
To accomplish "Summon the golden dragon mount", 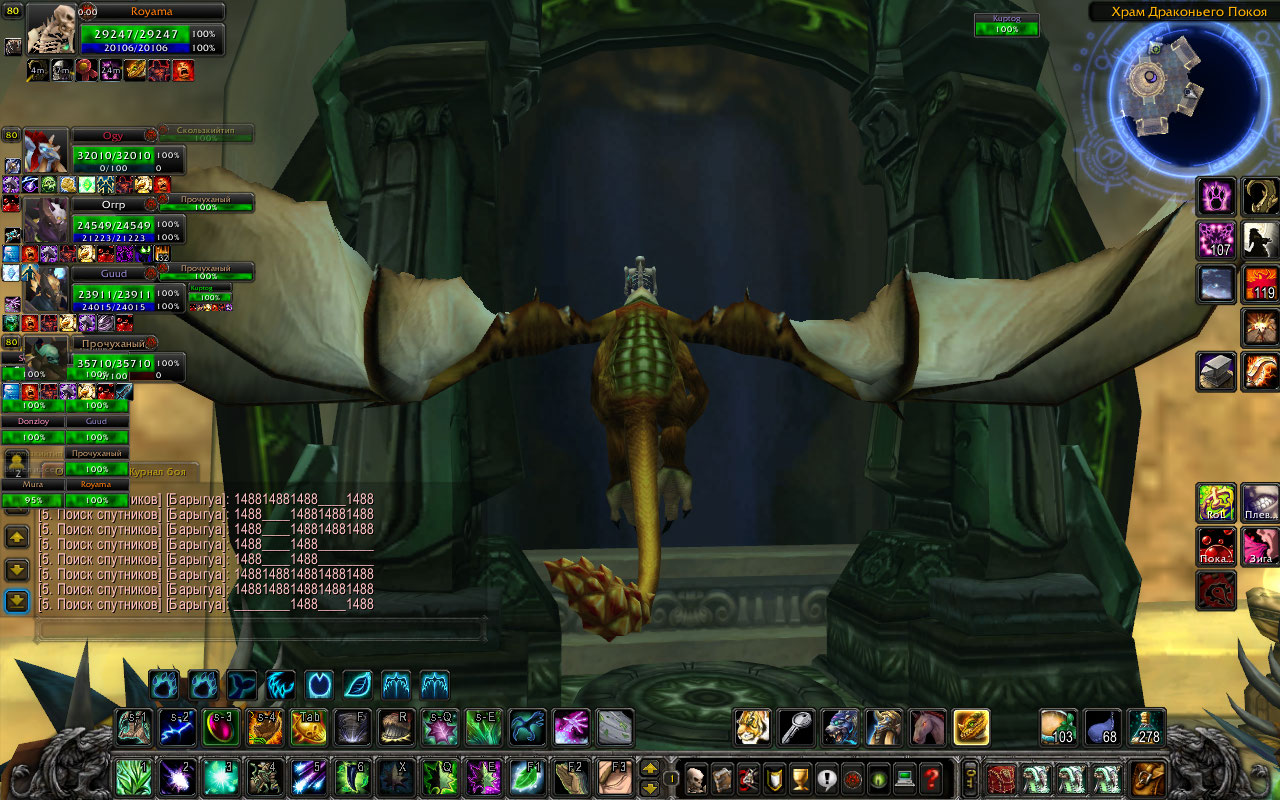I will (971, 727).
